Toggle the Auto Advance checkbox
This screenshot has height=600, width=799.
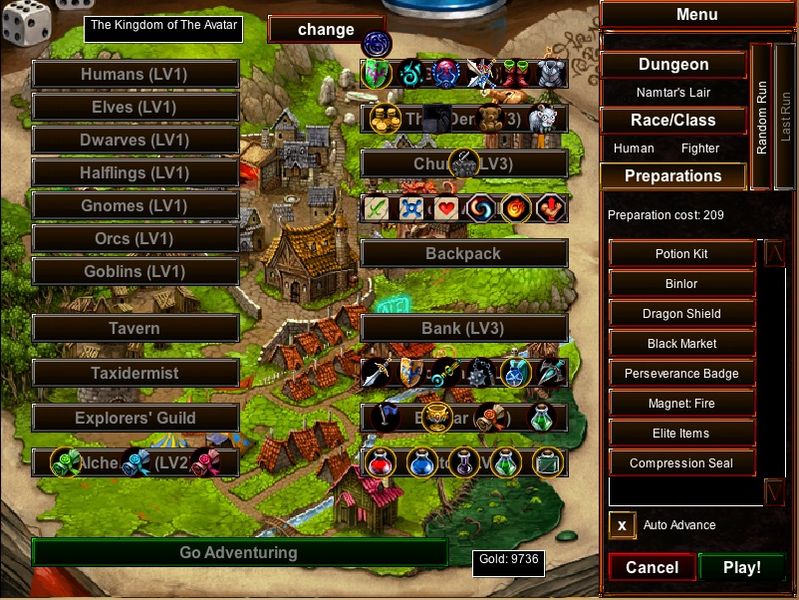click(622, 525)
